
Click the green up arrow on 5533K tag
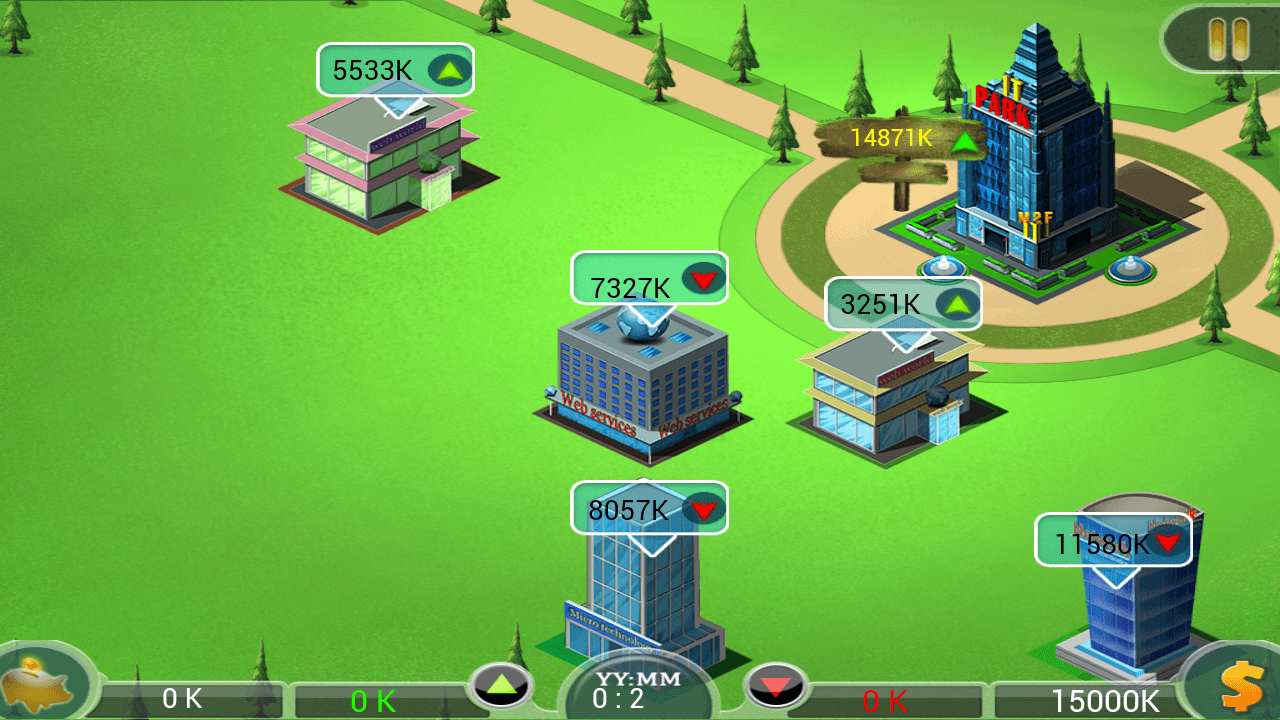pyautogui.click(x=449, y=69)
